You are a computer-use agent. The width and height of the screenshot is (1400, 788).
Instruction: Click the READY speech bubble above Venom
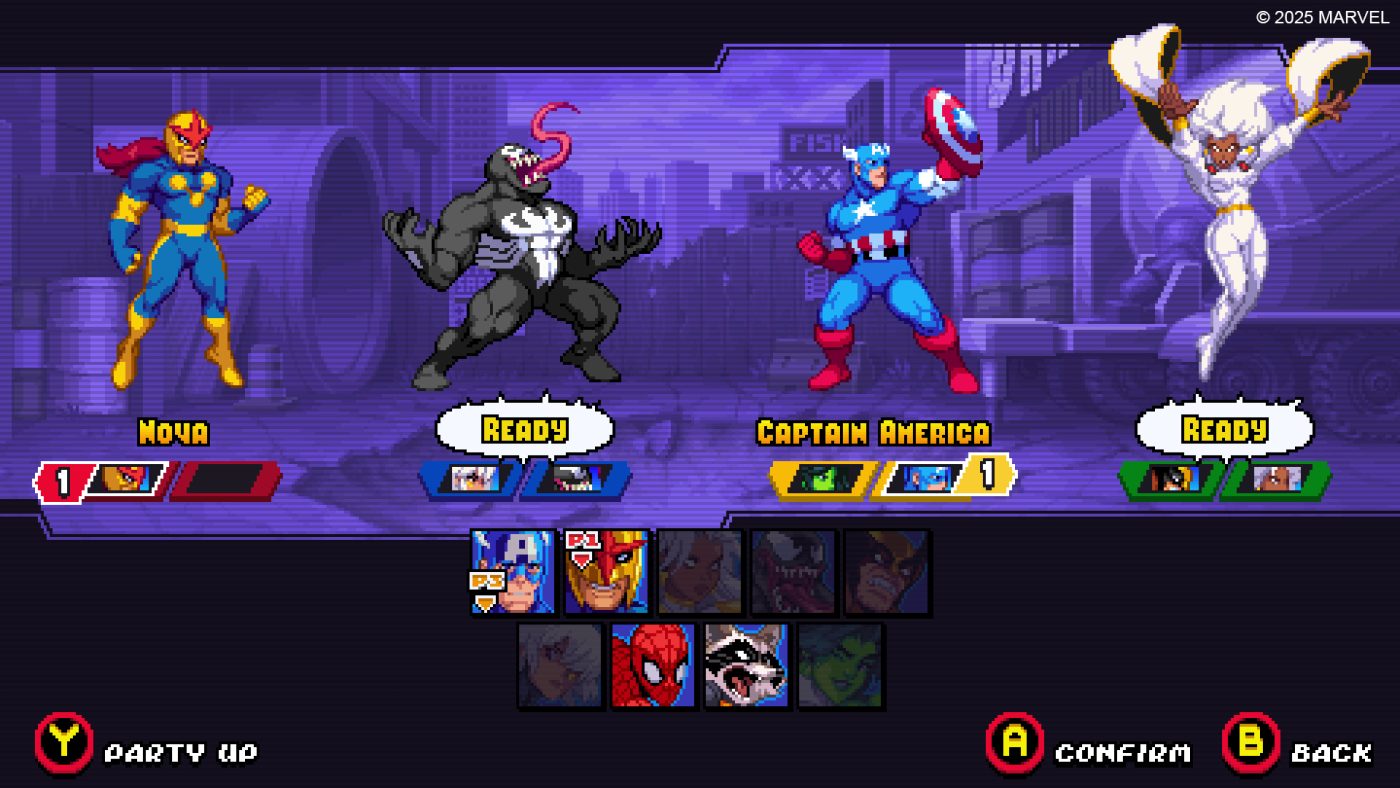(x=525, y=428)
